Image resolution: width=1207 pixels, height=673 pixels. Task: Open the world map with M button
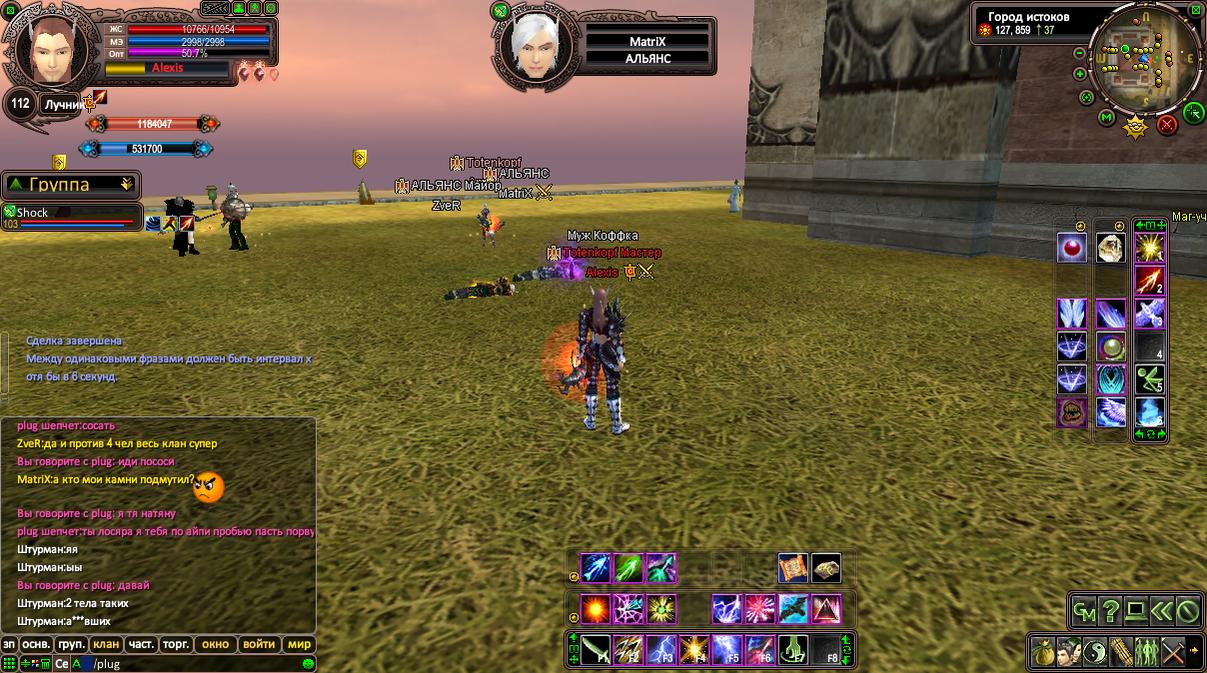(1107, 117)
